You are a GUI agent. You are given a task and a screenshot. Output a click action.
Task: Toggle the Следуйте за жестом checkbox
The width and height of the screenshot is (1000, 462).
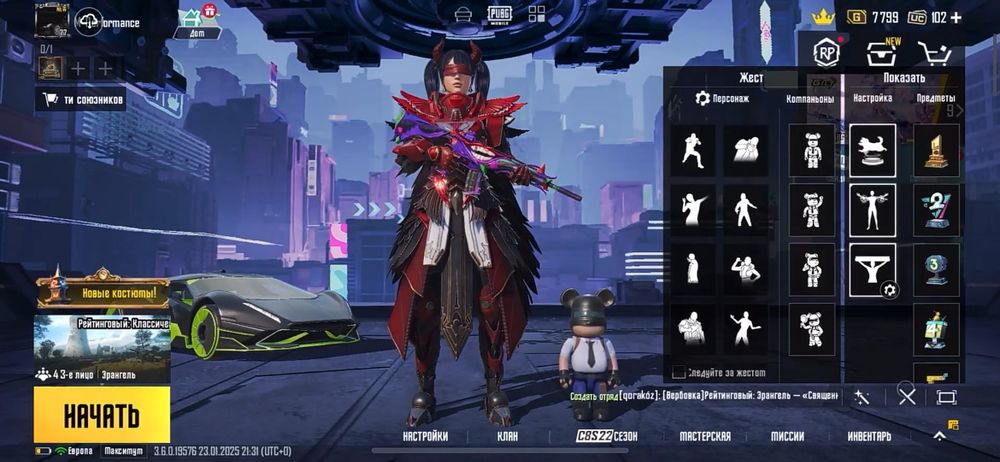tap(679, 373)
